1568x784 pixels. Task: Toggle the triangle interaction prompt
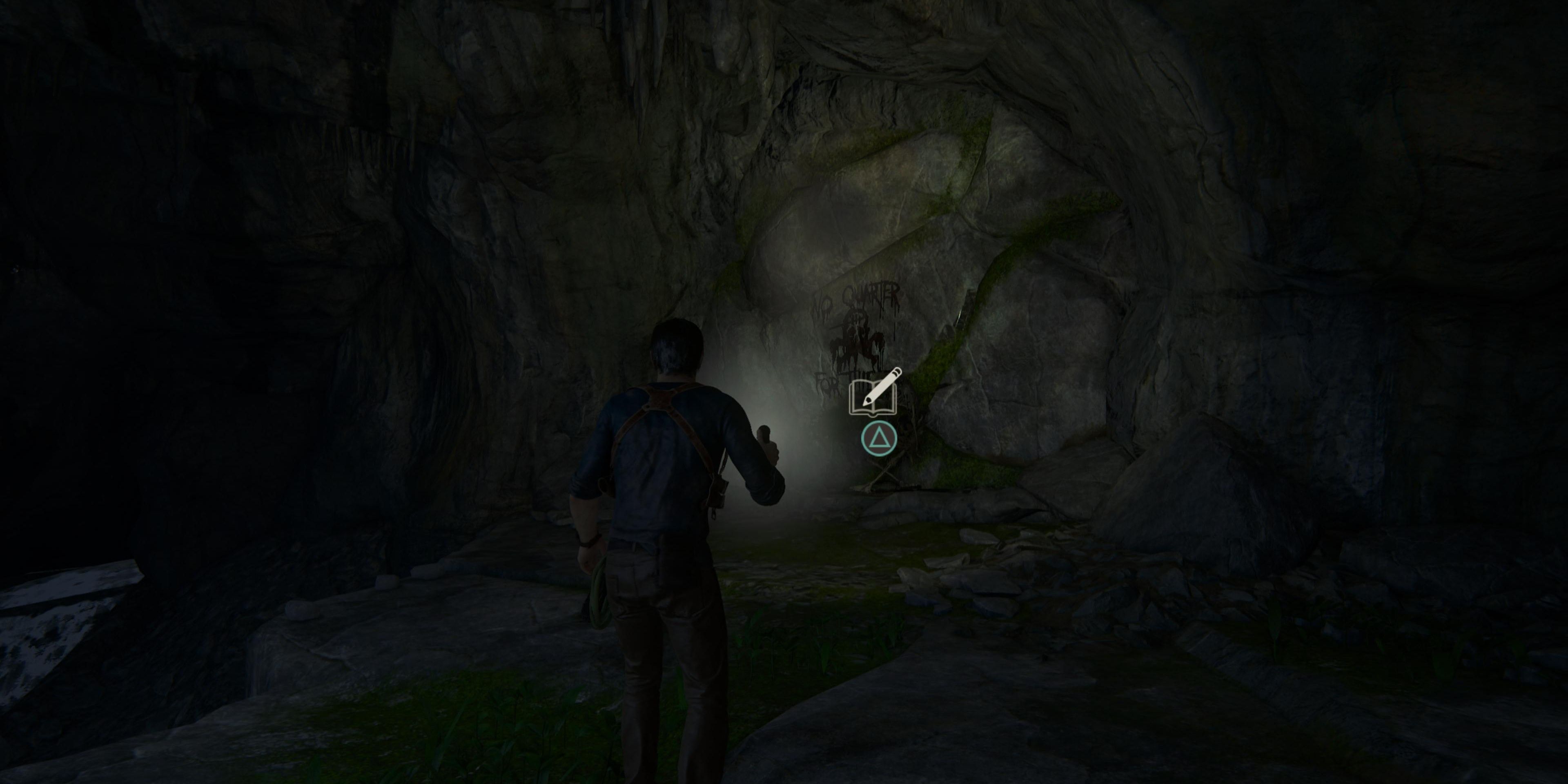(x=880, y=439)
